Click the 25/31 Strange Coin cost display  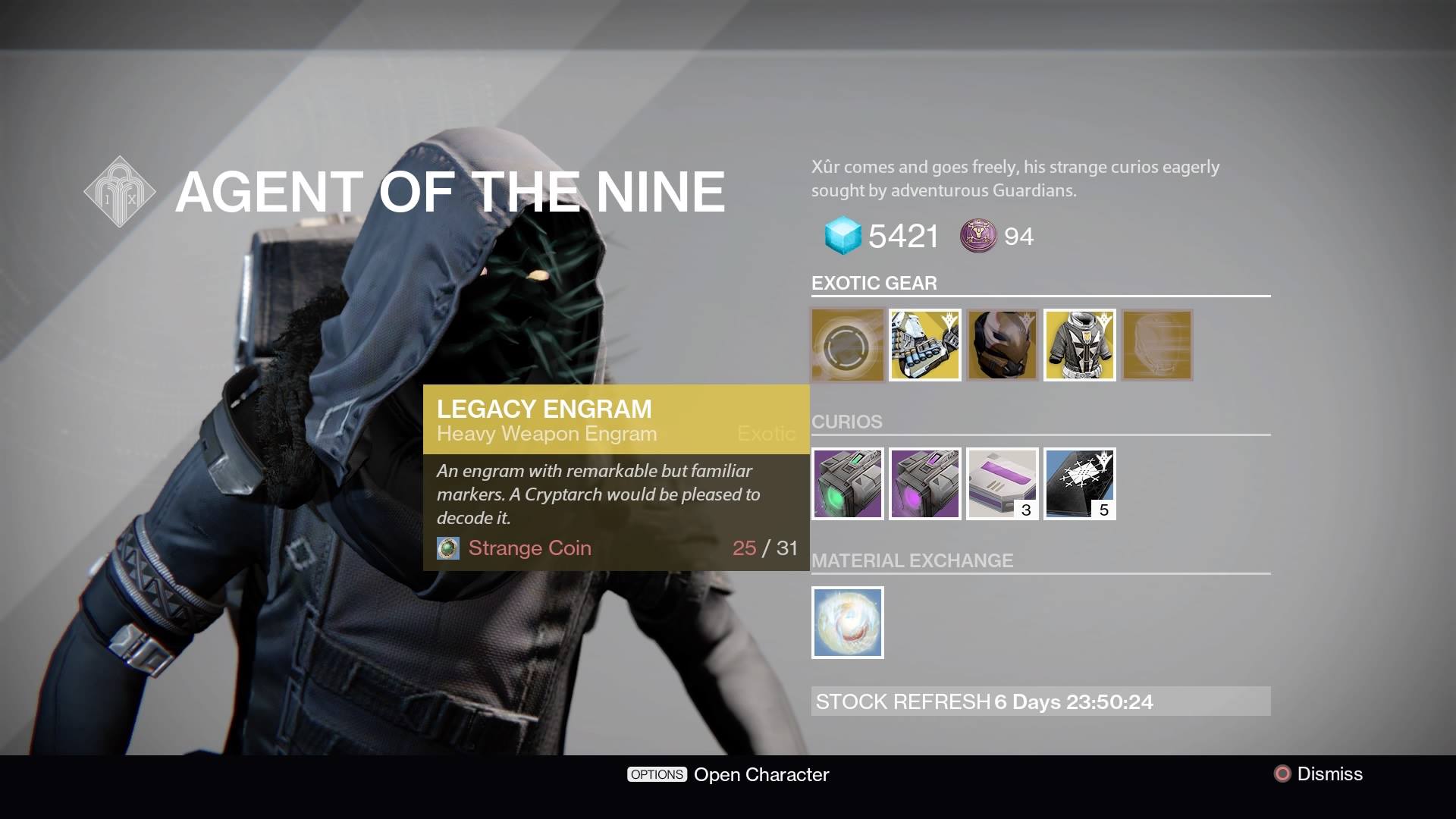(767, 548)
